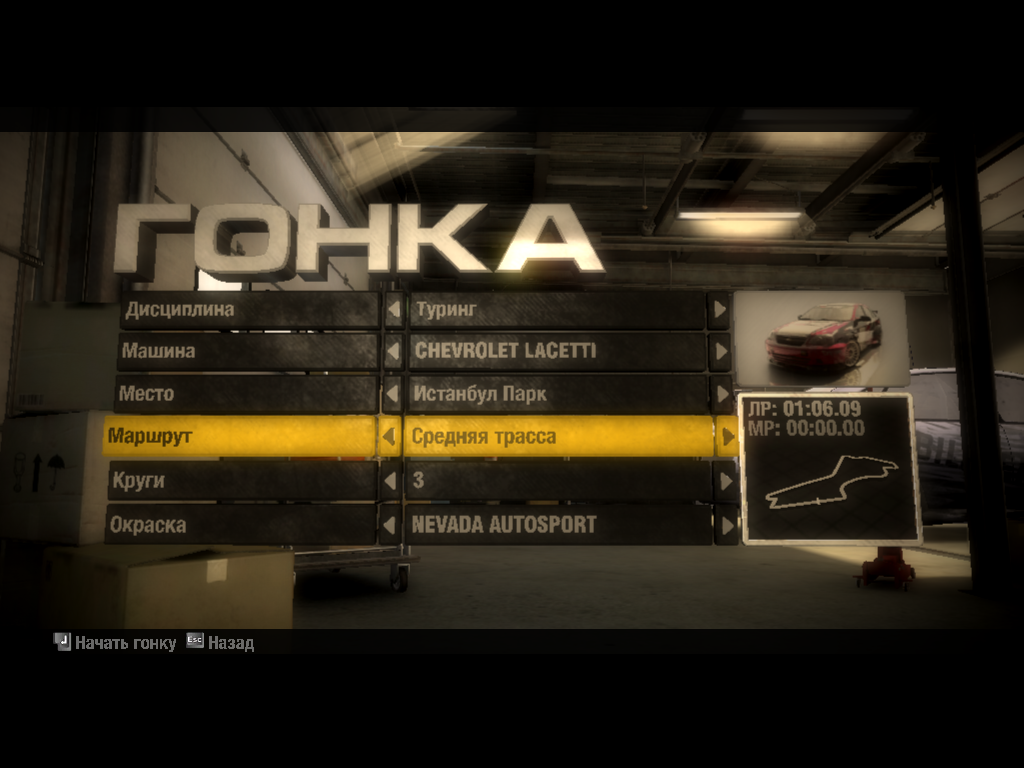
Task: Increase the lap count from 3
Action: click(725, 481)
